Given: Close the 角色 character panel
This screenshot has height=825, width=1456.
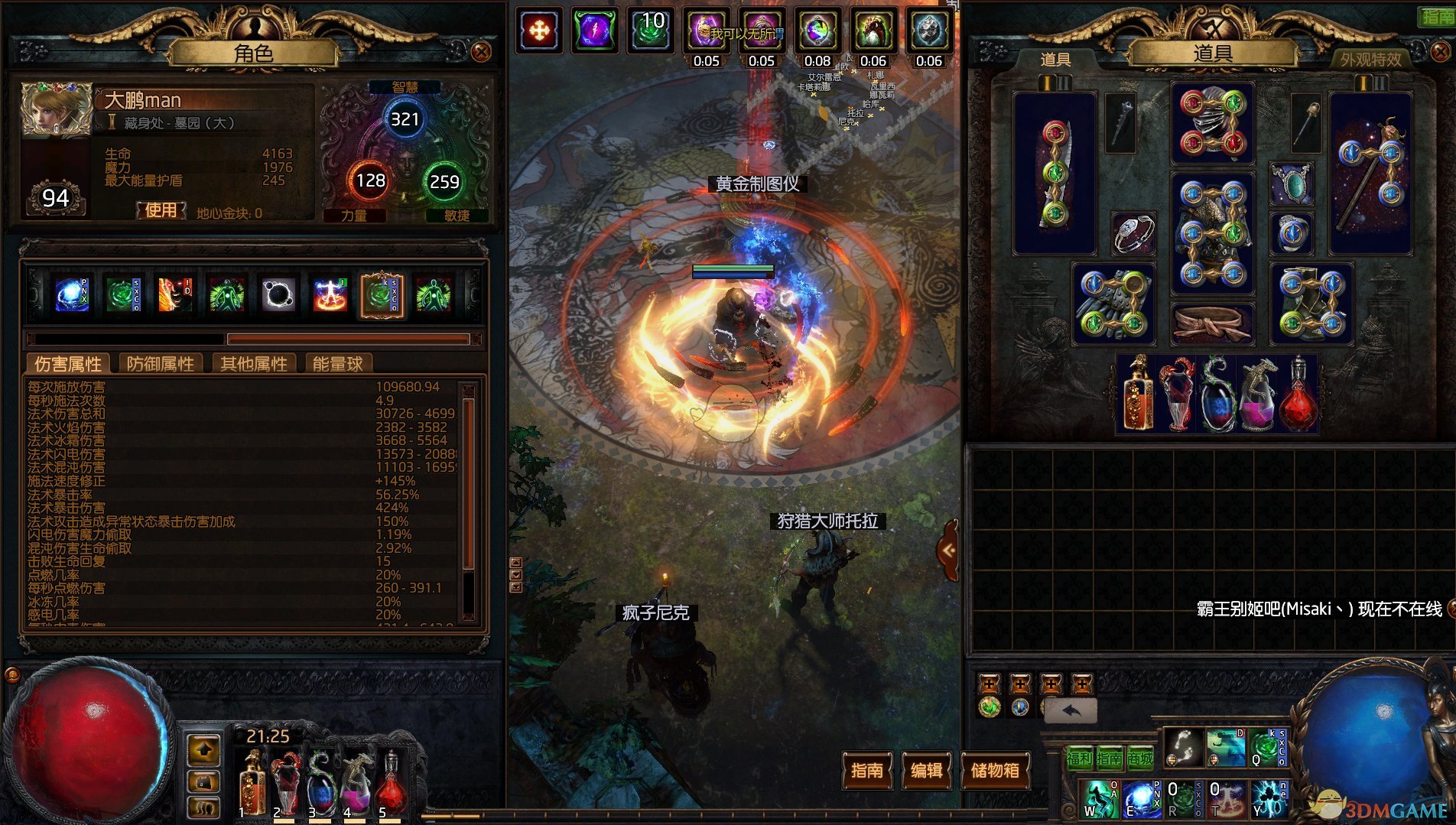Looking at the screenshot, I should [481, 52].
